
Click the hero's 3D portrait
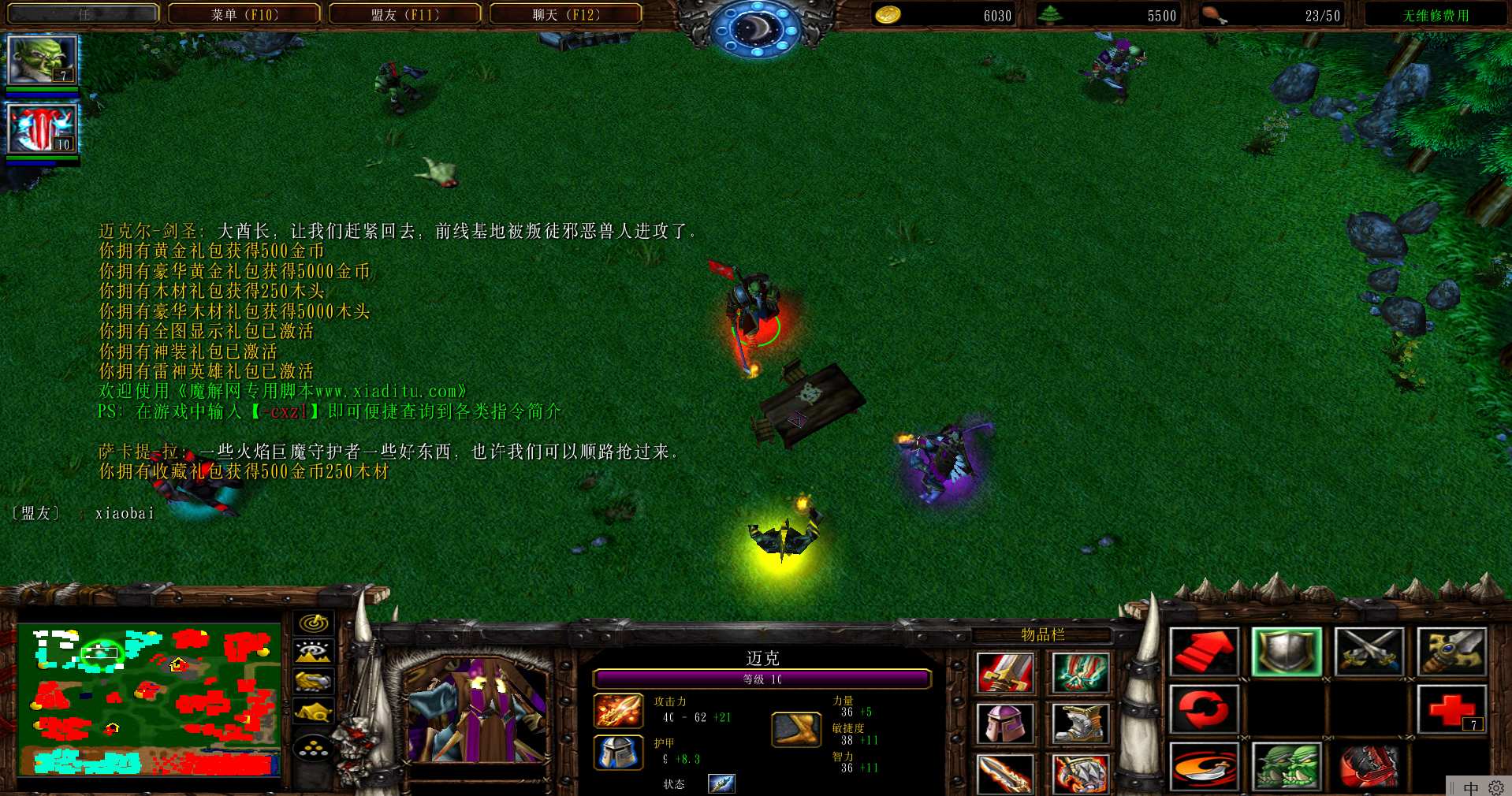click(475, 711)
